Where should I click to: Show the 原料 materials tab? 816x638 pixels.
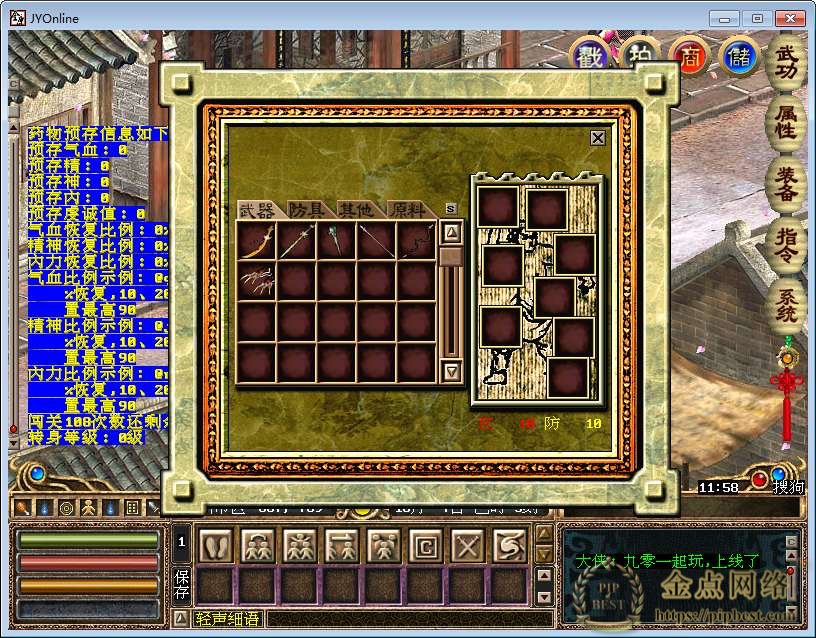408,209
